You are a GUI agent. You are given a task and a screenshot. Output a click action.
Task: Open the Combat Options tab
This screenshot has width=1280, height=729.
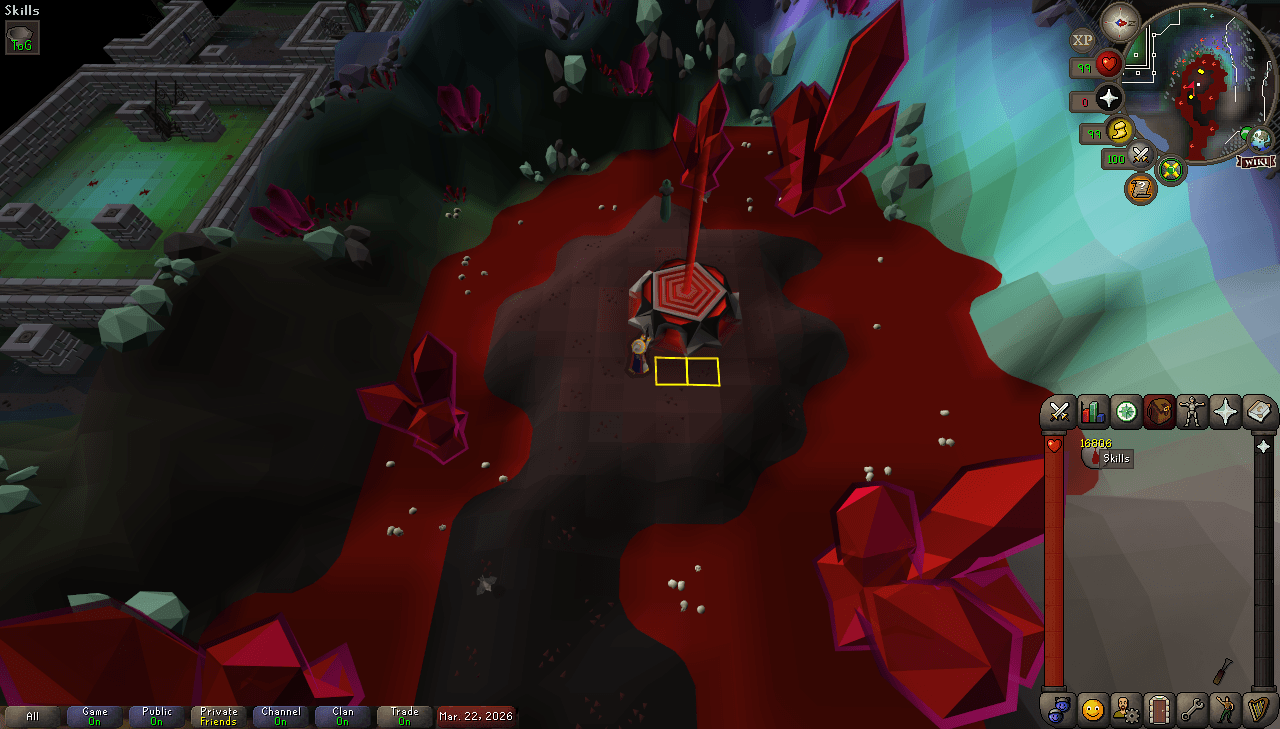(1060, 411)
